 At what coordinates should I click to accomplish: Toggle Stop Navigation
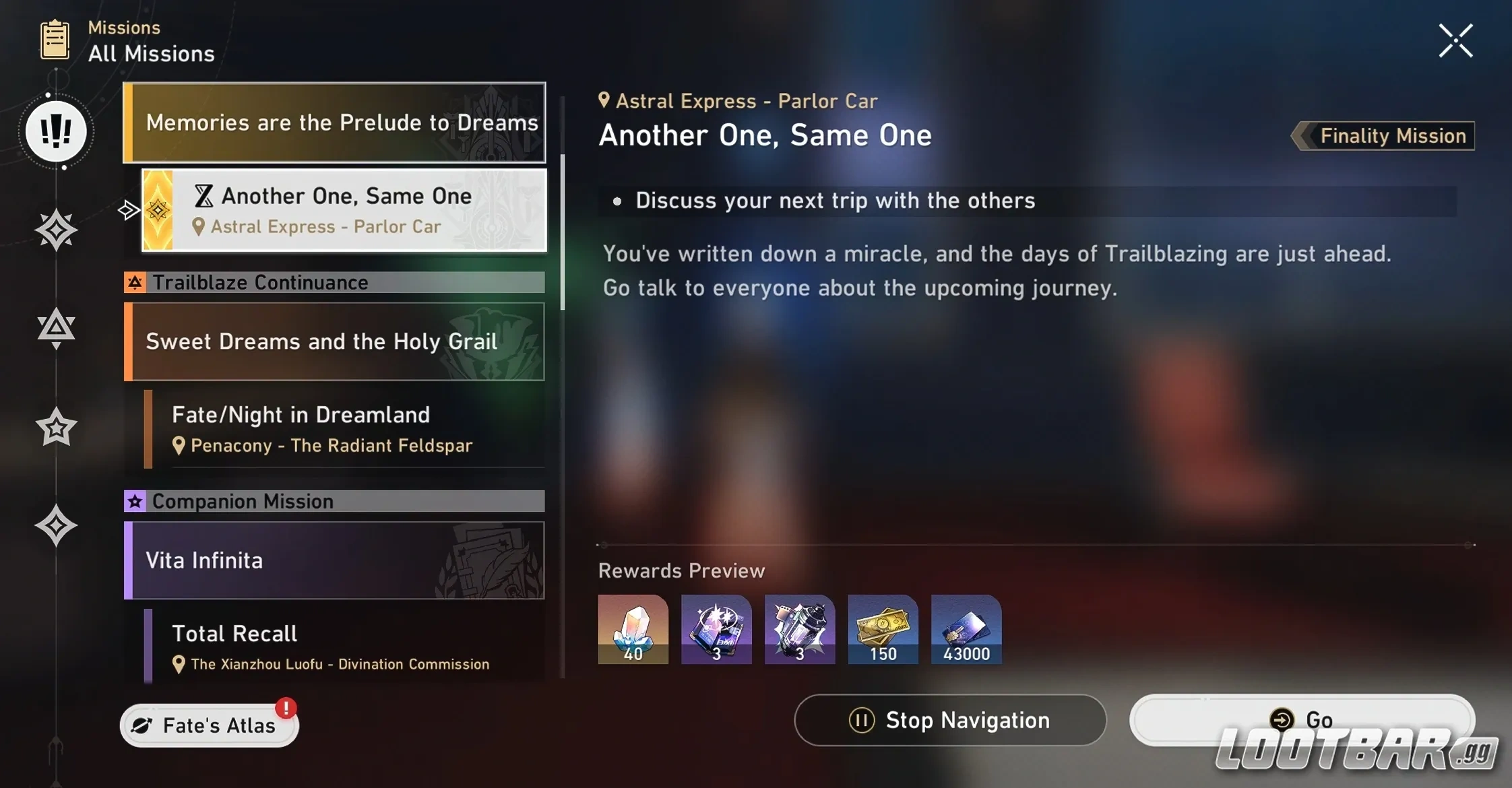[949, 720]
